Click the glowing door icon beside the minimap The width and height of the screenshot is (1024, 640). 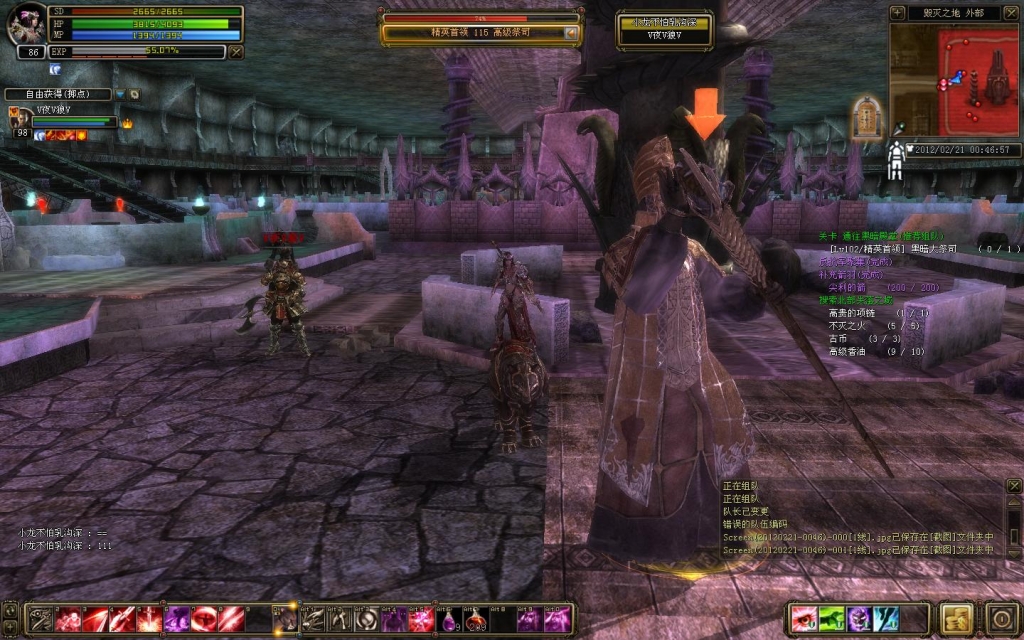[866, 117]
